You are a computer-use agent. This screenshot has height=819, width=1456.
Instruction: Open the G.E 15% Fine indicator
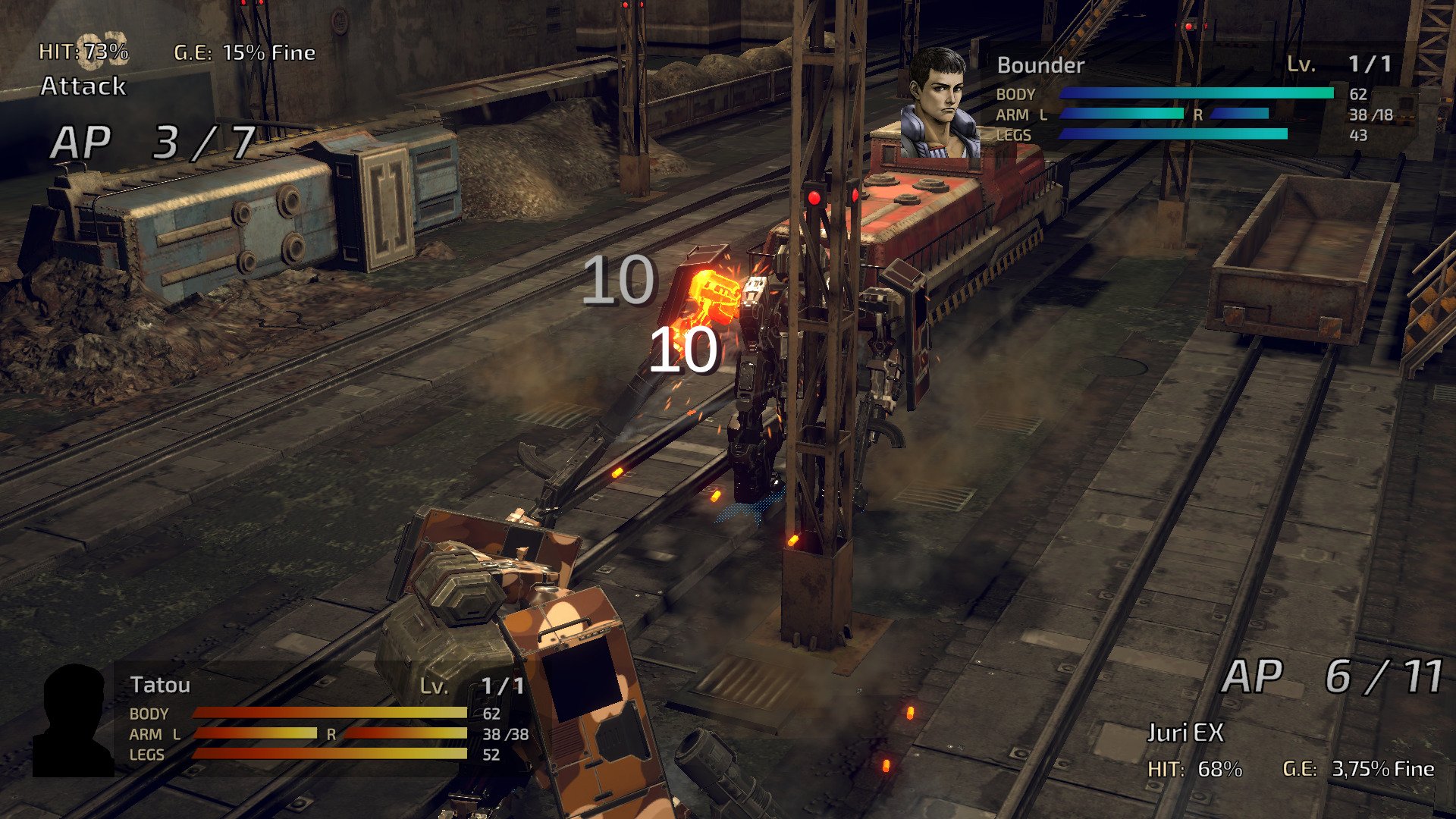243,53
